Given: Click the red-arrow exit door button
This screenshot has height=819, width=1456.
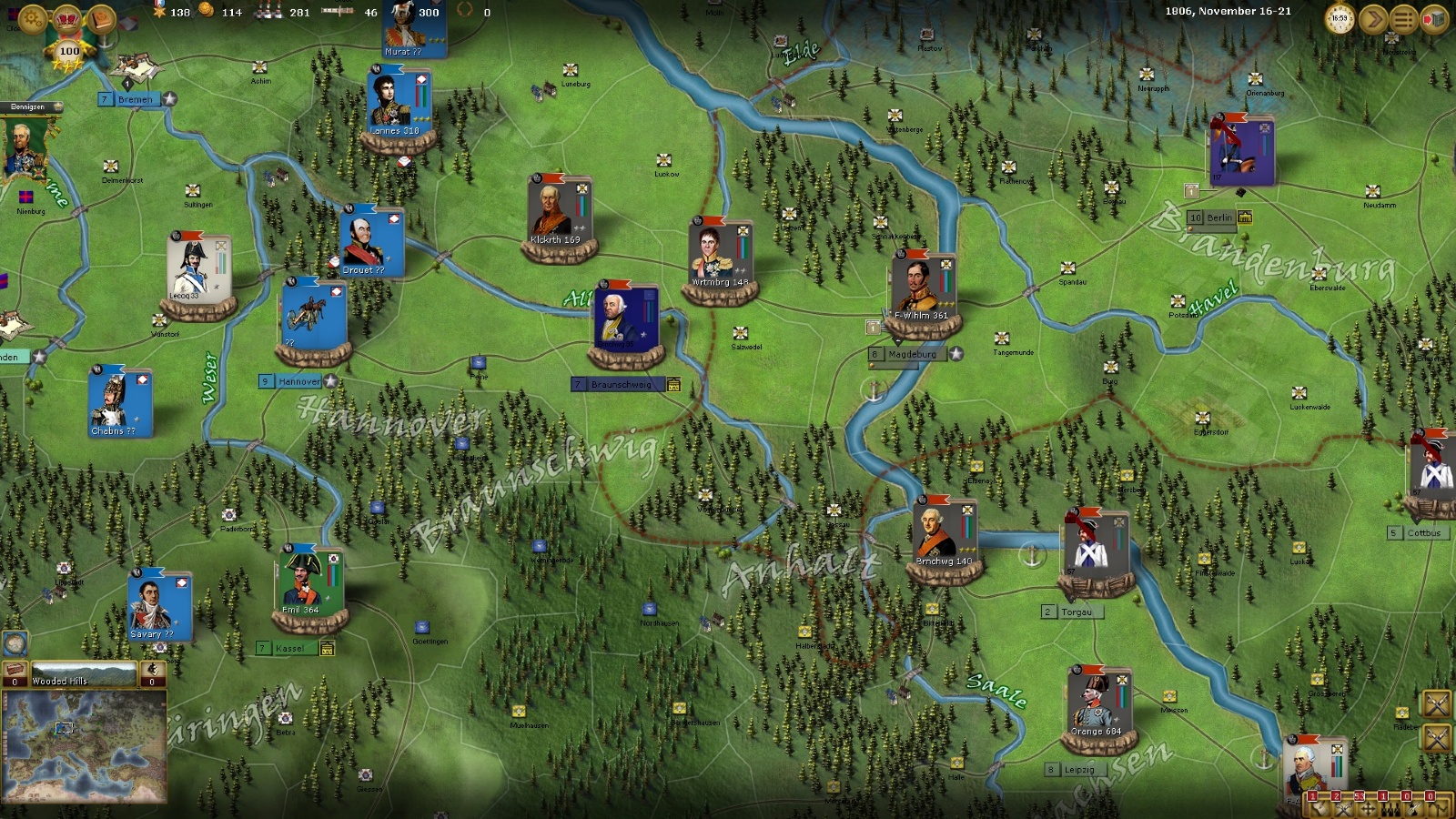Looking at the screenshot, I should coord(1434,18).
